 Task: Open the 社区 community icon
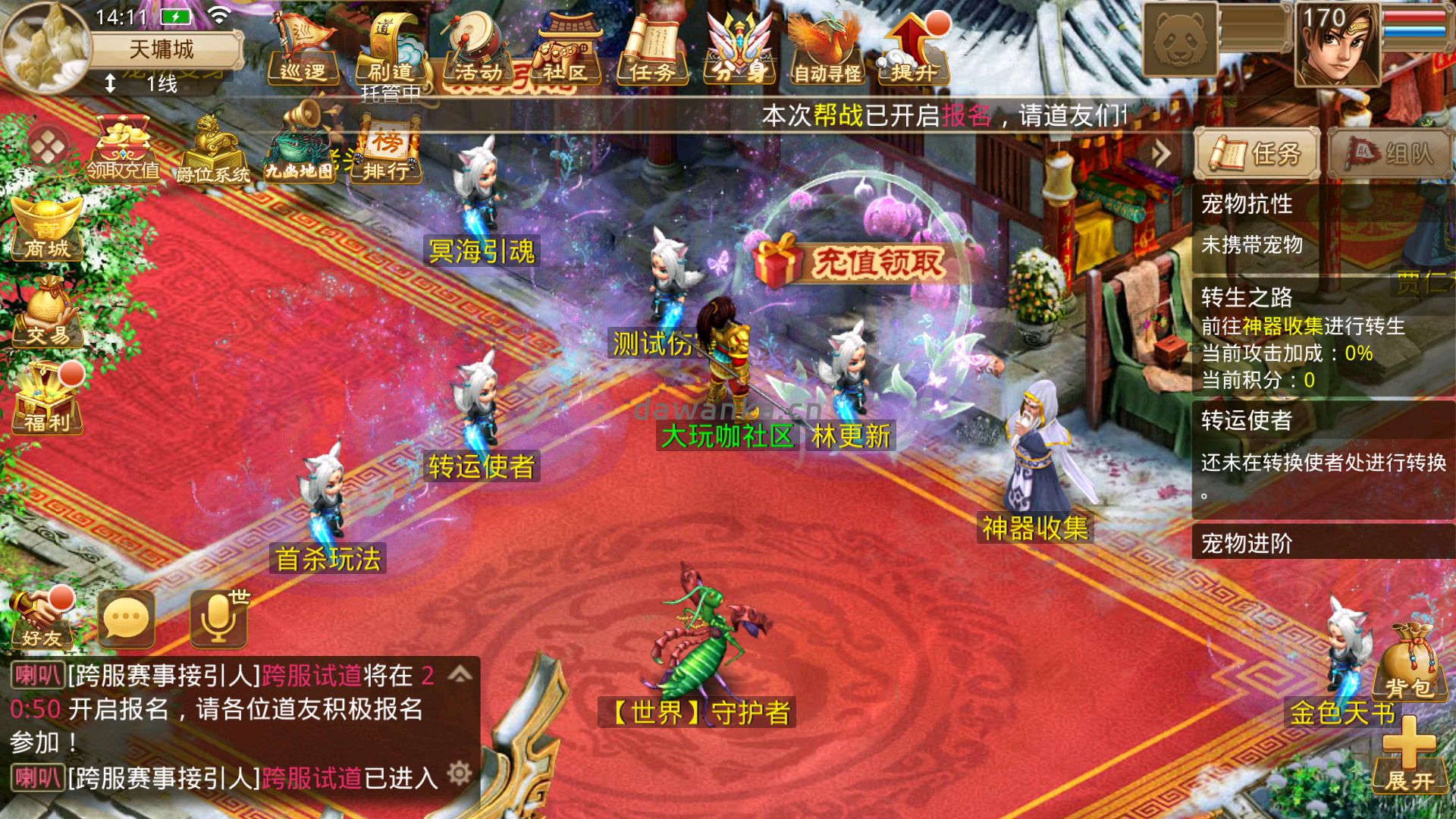pos(565,49)
